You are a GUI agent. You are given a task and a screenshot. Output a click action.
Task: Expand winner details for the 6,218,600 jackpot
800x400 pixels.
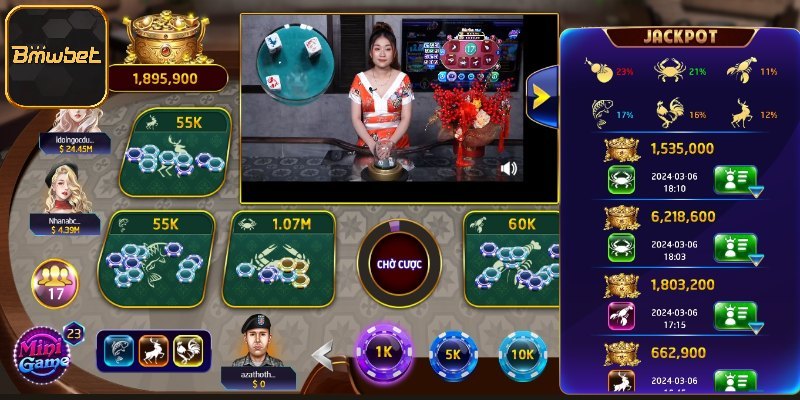click(734, 248)
